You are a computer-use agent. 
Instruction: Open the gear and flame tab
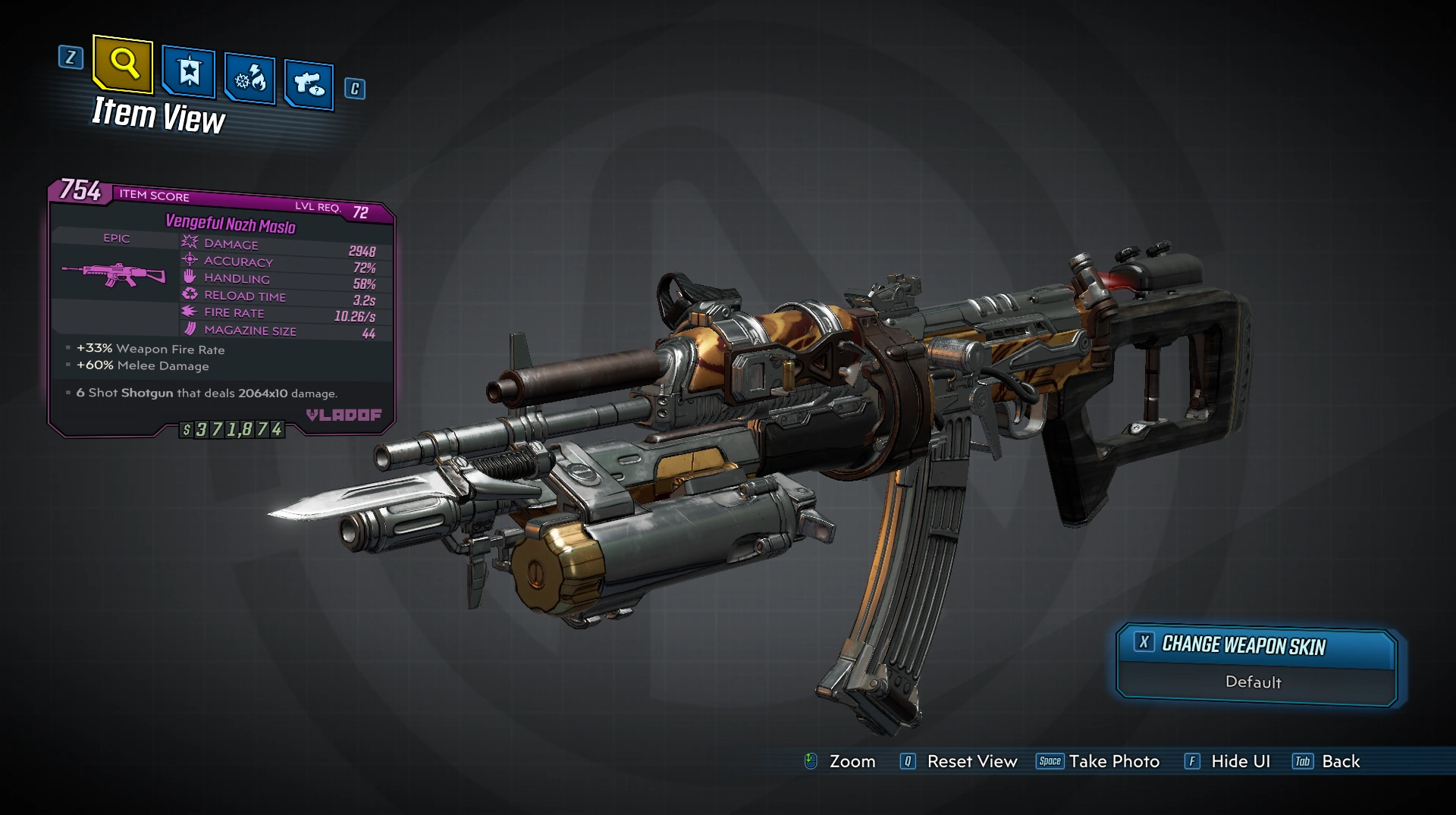[x=250, y=79]
